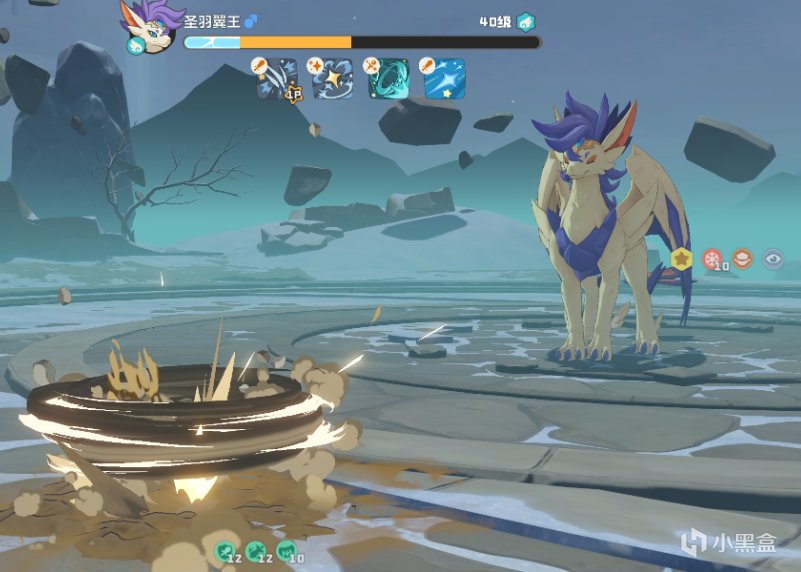Screen dimensions: 801x572
Task: Inspect the red snowflake status with 10
Action: 712,259
